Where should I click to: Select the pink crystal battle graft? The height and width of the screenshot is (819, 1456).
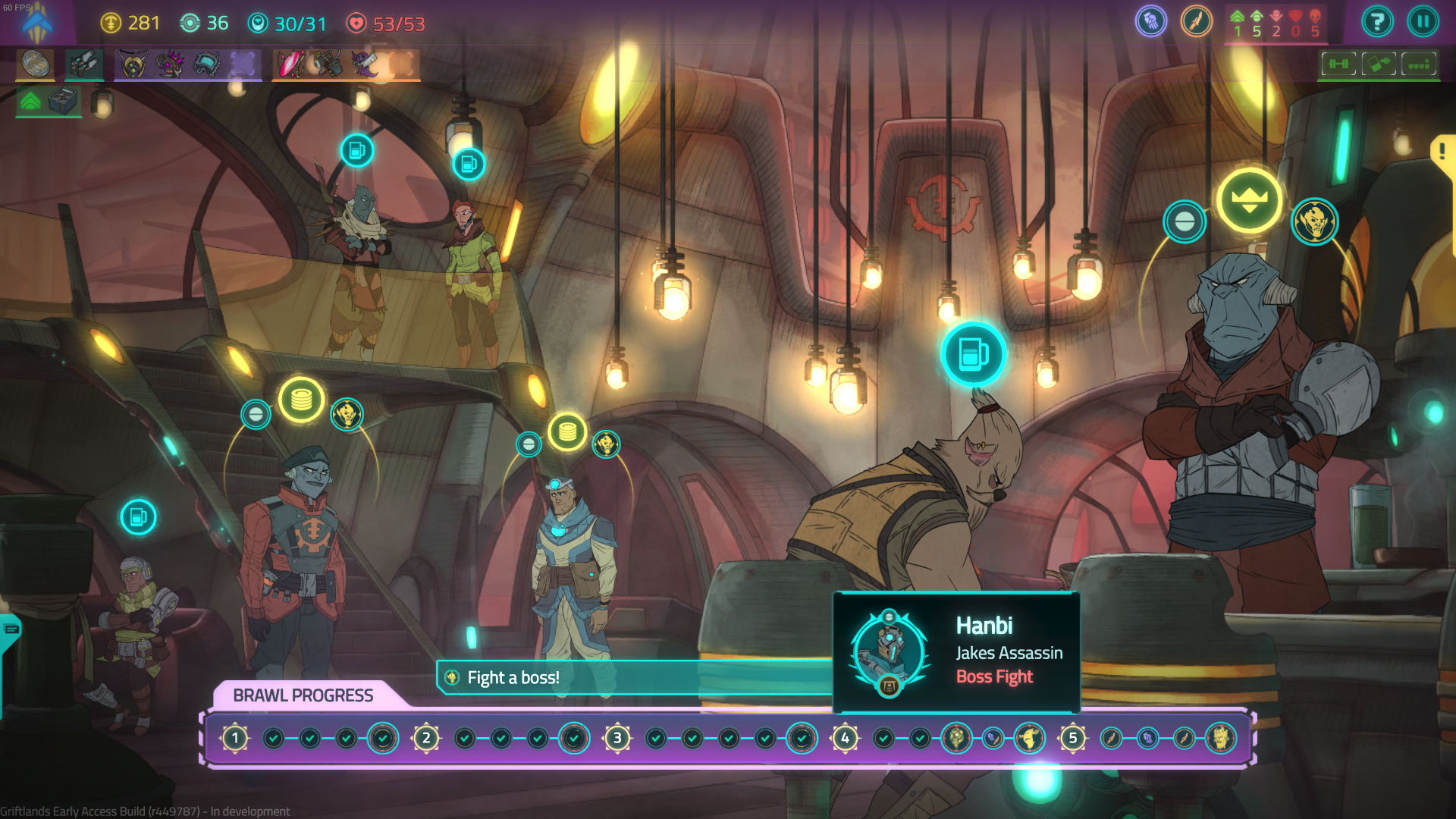290,64
